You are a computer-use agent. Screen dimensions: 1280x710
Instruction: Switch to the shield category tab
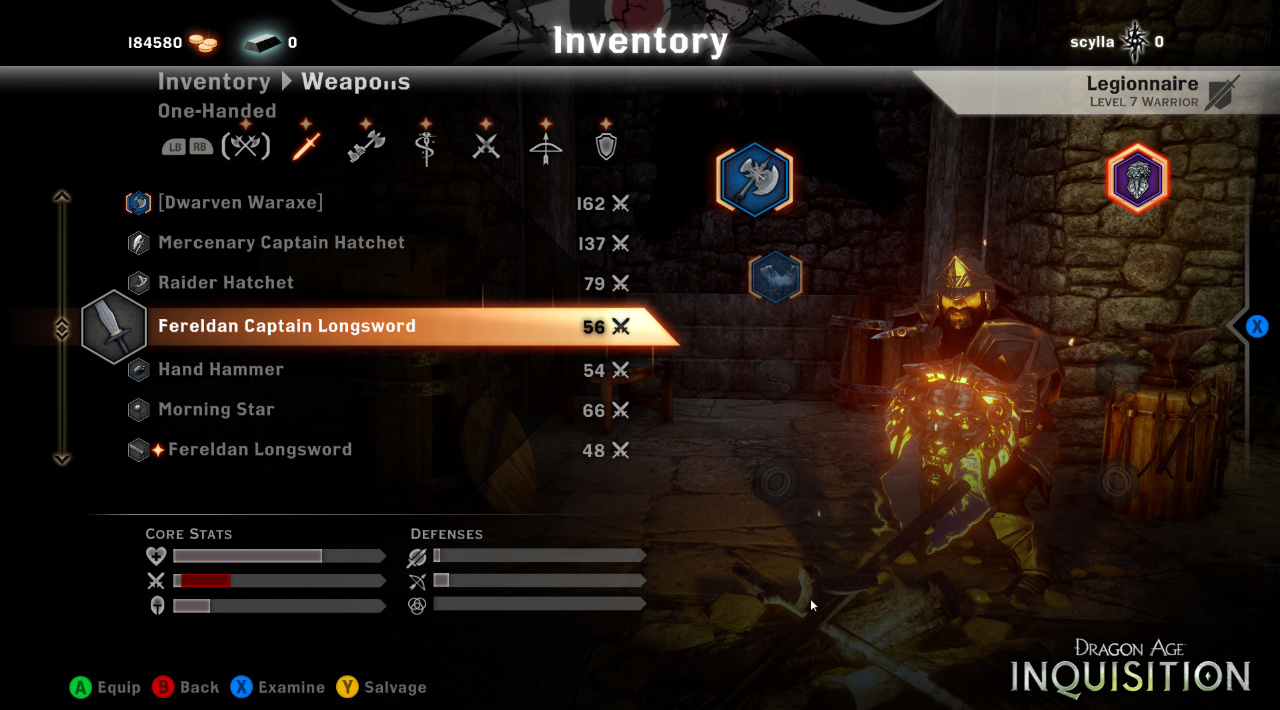(606, 146)
